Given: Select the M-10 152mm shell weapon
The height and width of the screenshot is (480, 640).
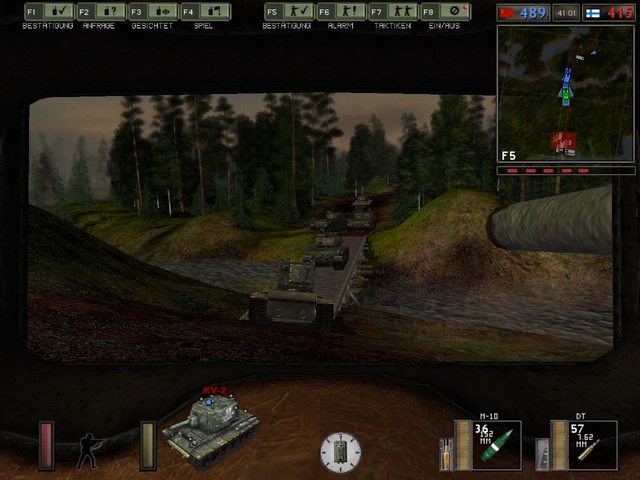Looking at the screenshot, I should pos(487,445).
